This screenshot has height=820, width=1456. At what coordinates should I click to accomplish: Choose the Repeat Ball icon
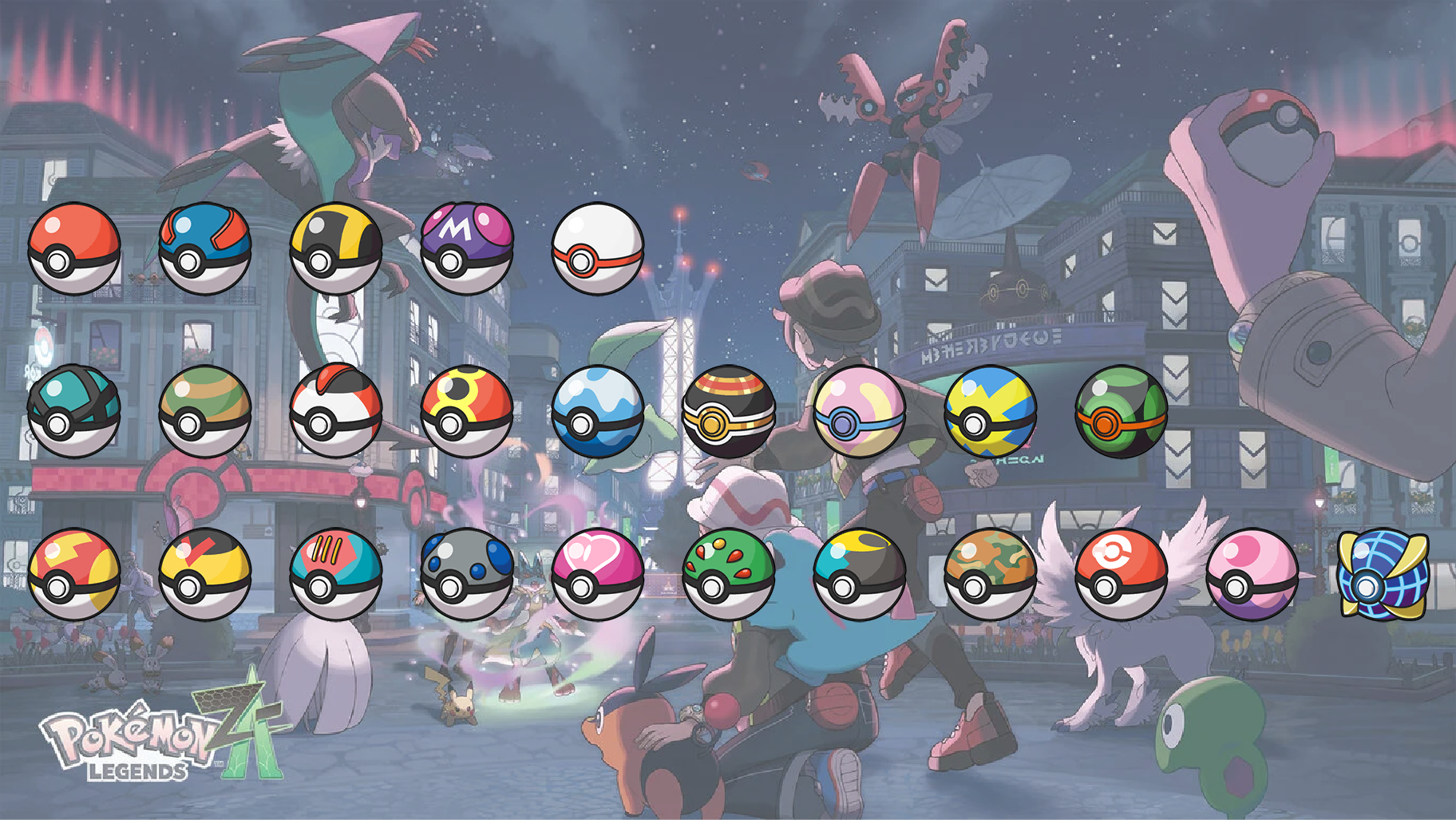467,411
